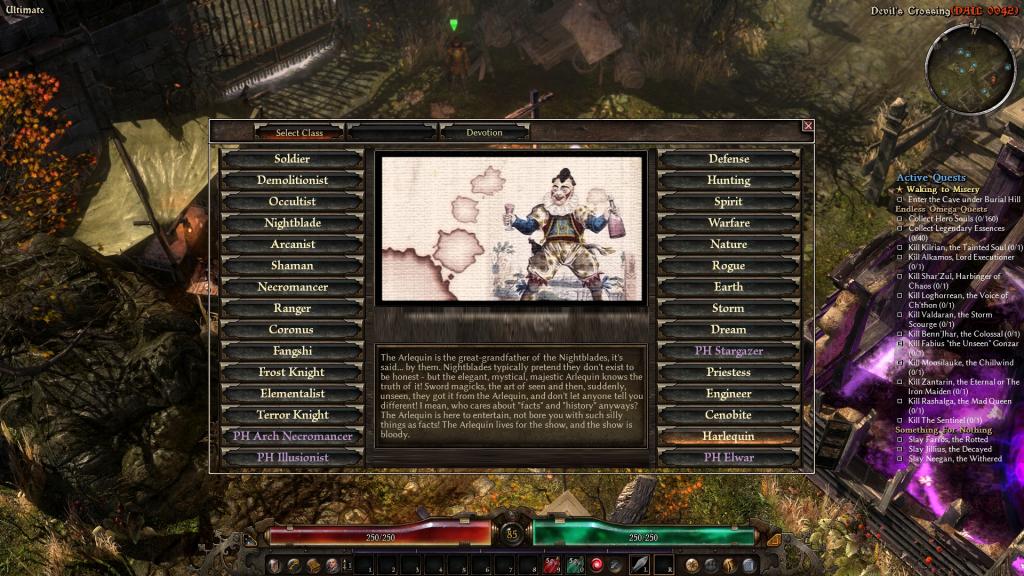Click the circular minimap
1024x576 pixels.
[x=970, y=66]
